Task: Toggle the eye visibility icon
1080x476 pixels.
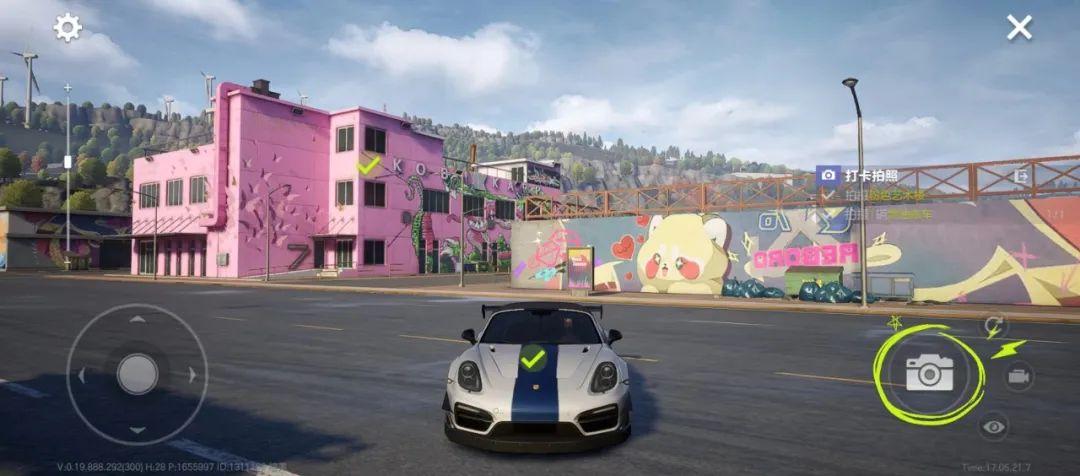Action: 993,427
